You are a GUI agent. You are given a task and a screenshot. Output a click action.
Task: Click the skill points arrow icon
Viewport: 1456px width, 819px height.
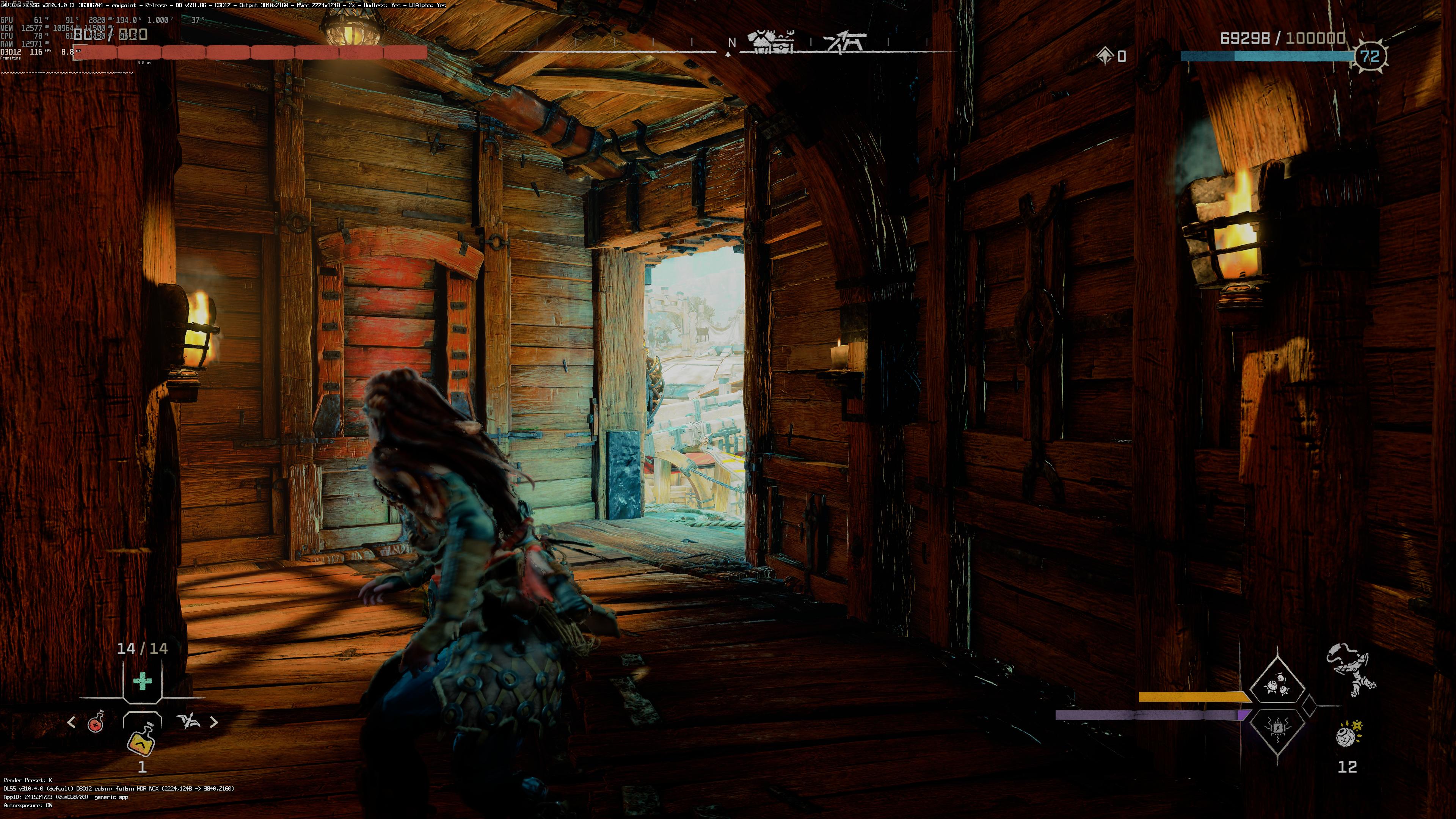click(1105, 55)
